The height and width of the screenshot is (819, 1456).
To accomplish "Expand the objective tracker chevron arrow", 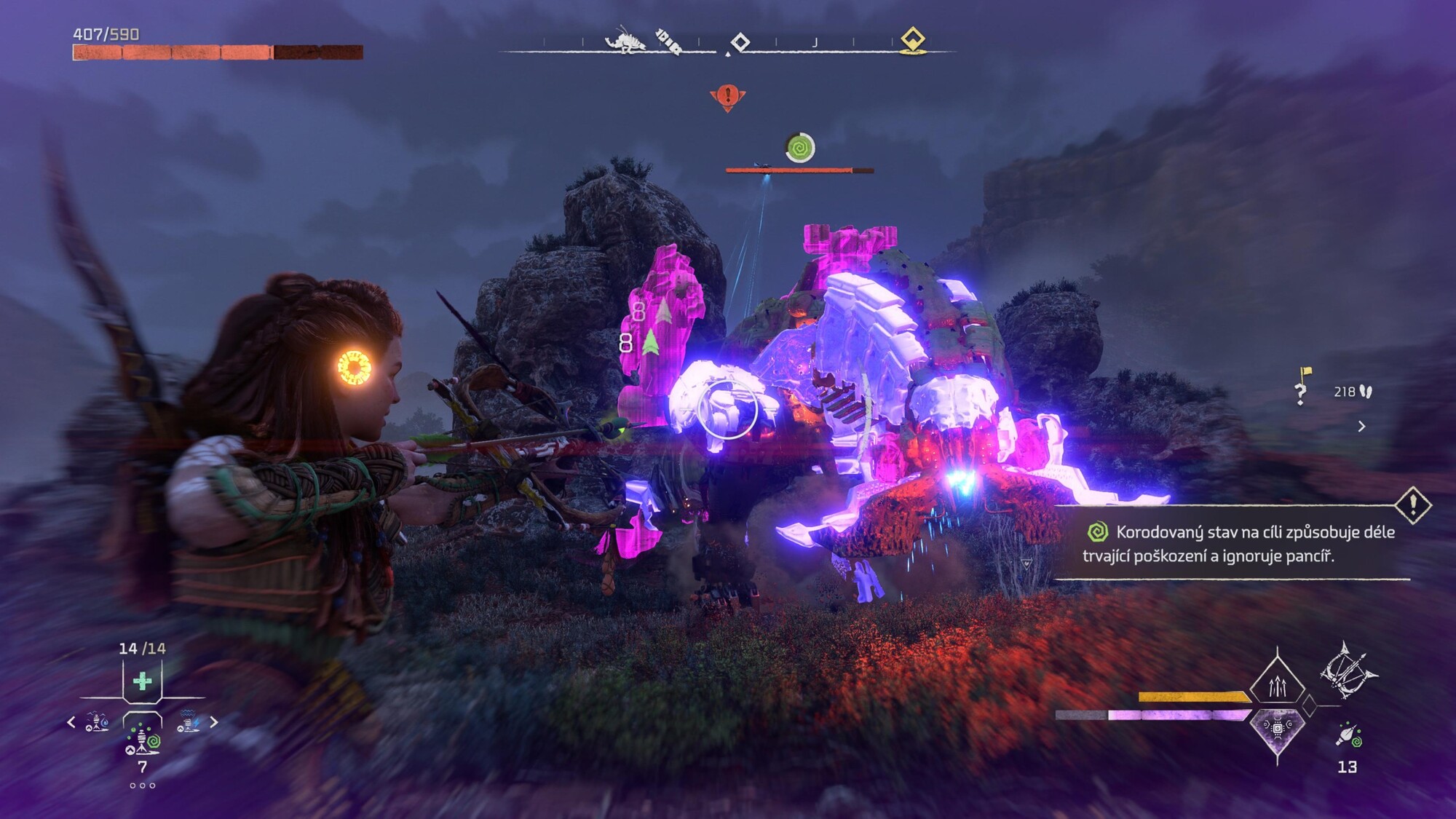I will pyautogui.click(x=1361, y=427).
